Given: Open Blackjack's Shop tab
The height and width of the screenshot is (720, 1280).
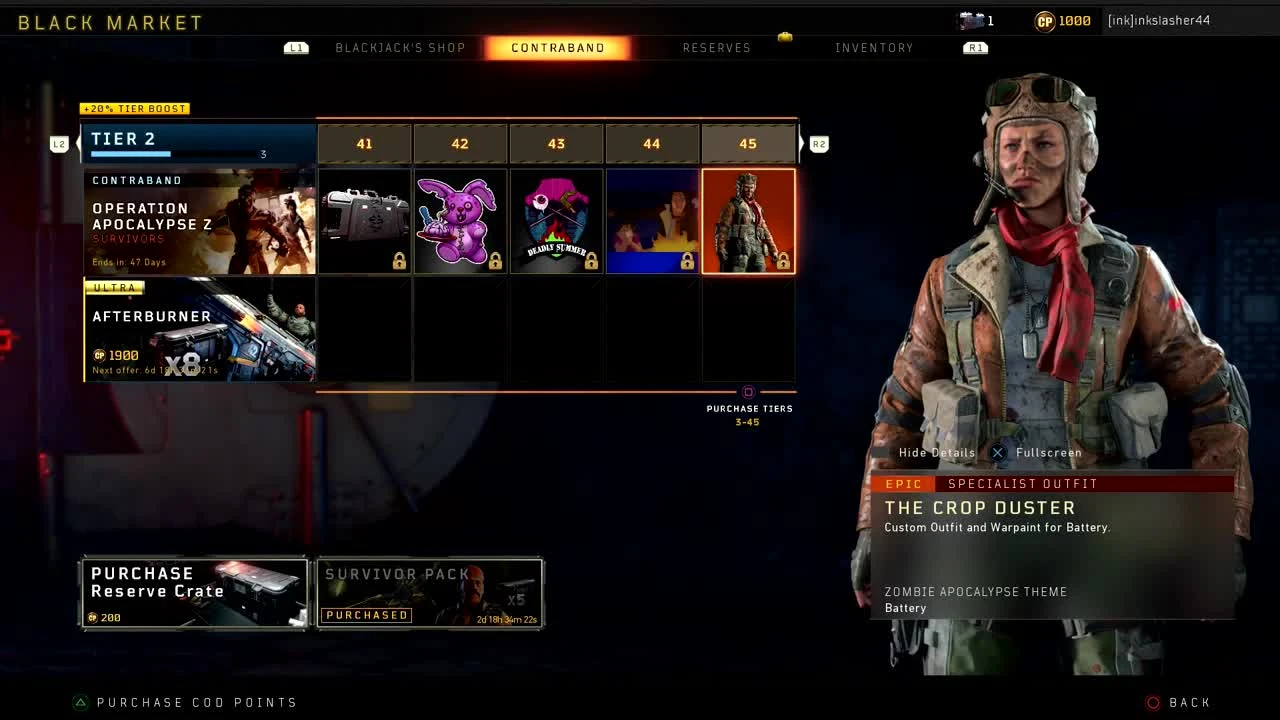Looking at the screenshot, I should [402, 47].
